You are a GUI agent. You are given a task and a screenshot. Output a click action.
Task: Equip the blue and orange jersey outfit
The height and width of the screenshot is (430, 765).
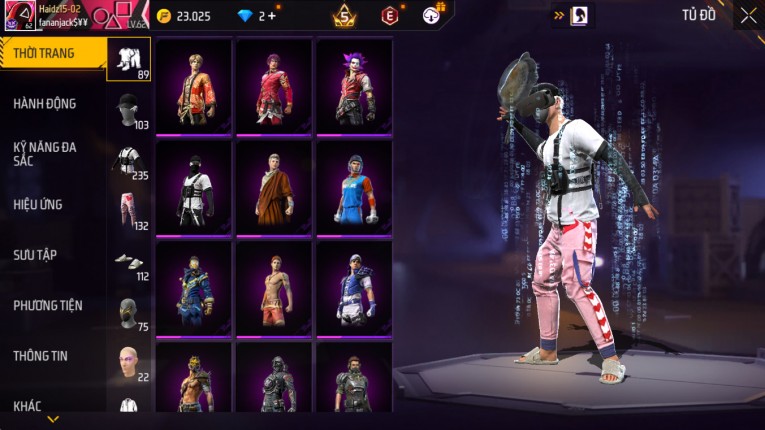click(354, 188)
